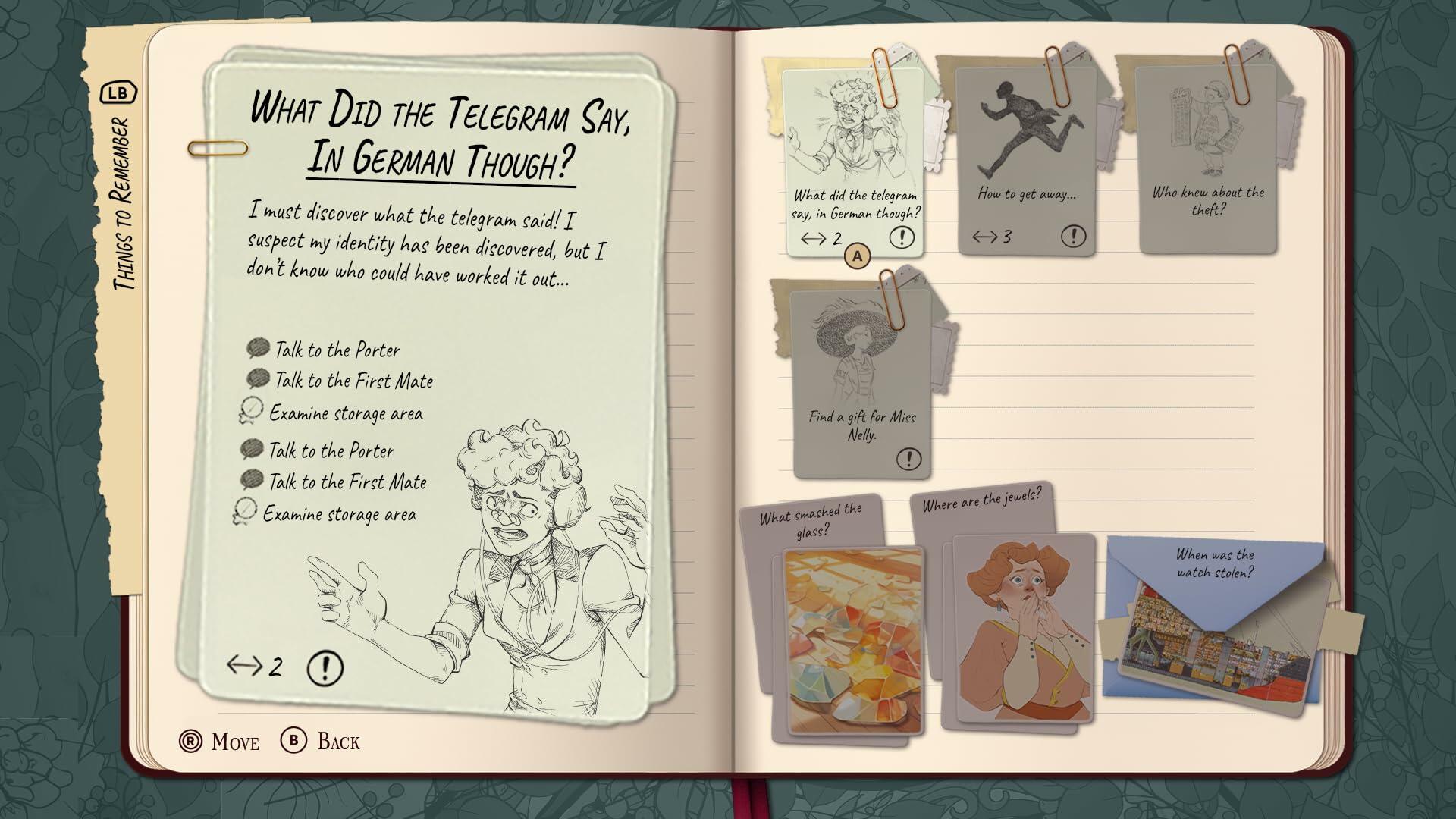Viewport: 1456px width, 819px height.
Task: Click the Back option
Action: pyautogui.click(x=321, y=741)
